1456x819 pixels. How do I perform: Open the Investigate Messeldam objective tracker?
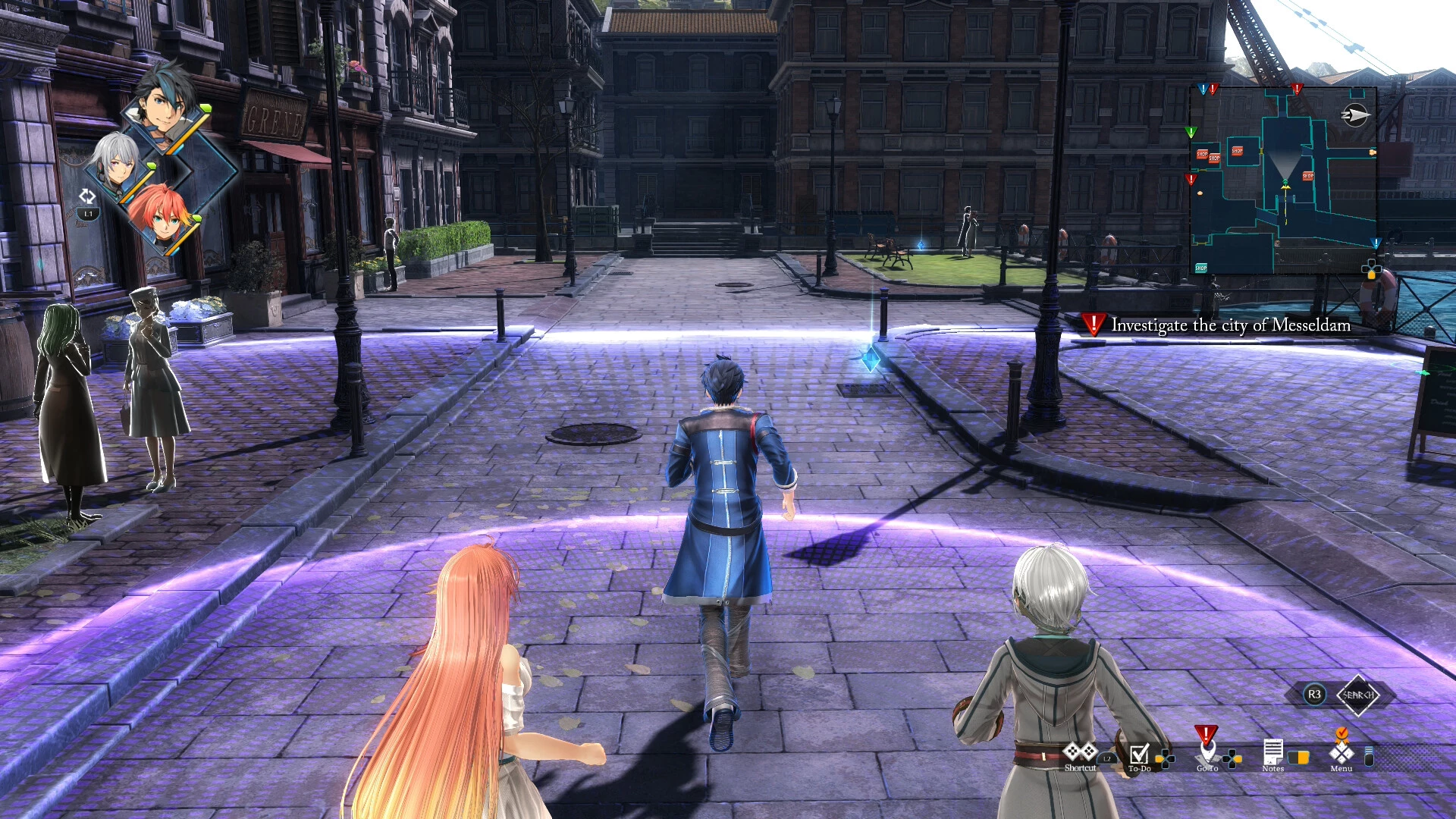tap(1219, 325)
